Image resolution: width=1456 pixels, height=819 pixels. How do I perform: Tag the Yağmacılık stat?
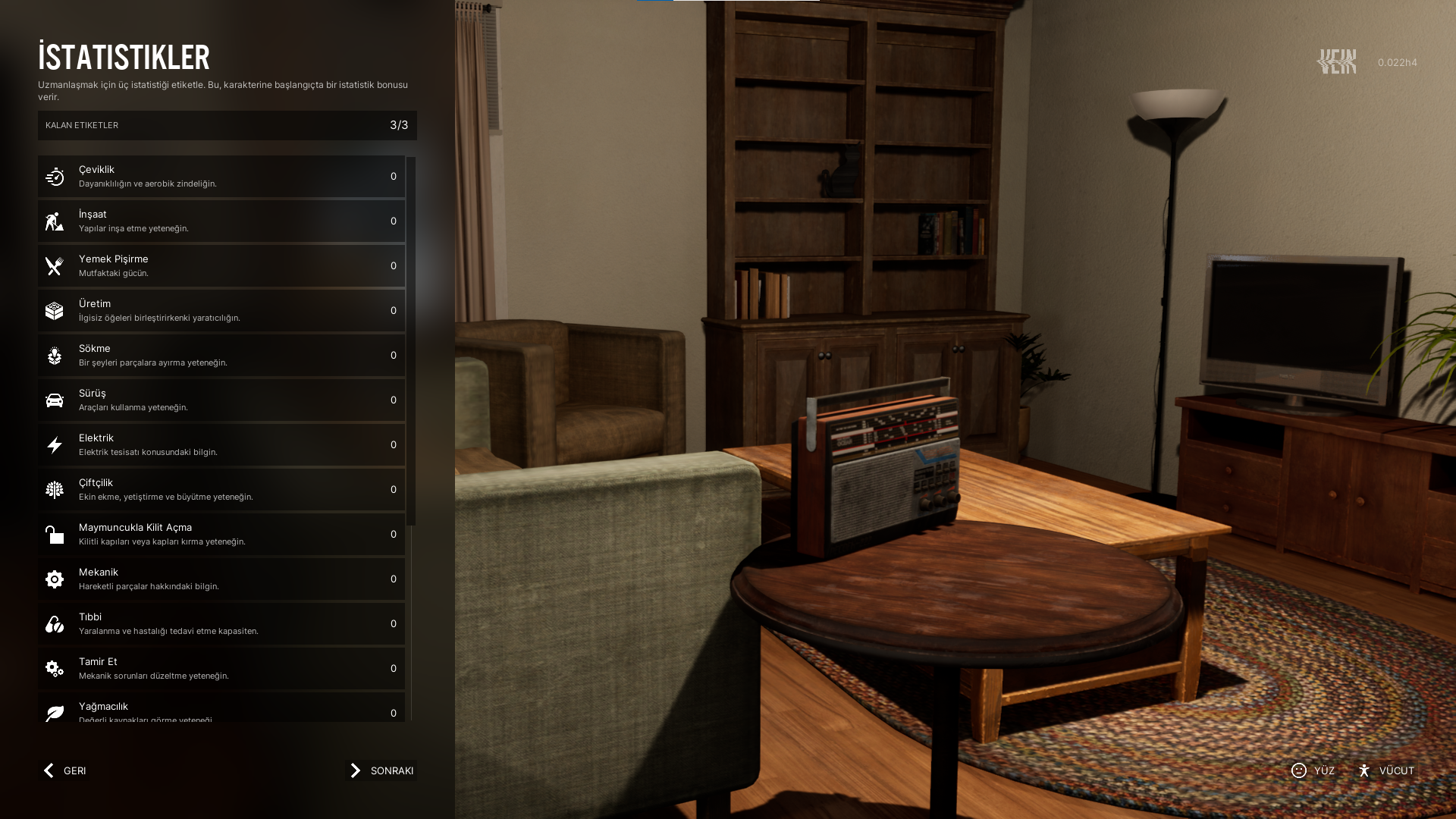[x=221, y=711]
